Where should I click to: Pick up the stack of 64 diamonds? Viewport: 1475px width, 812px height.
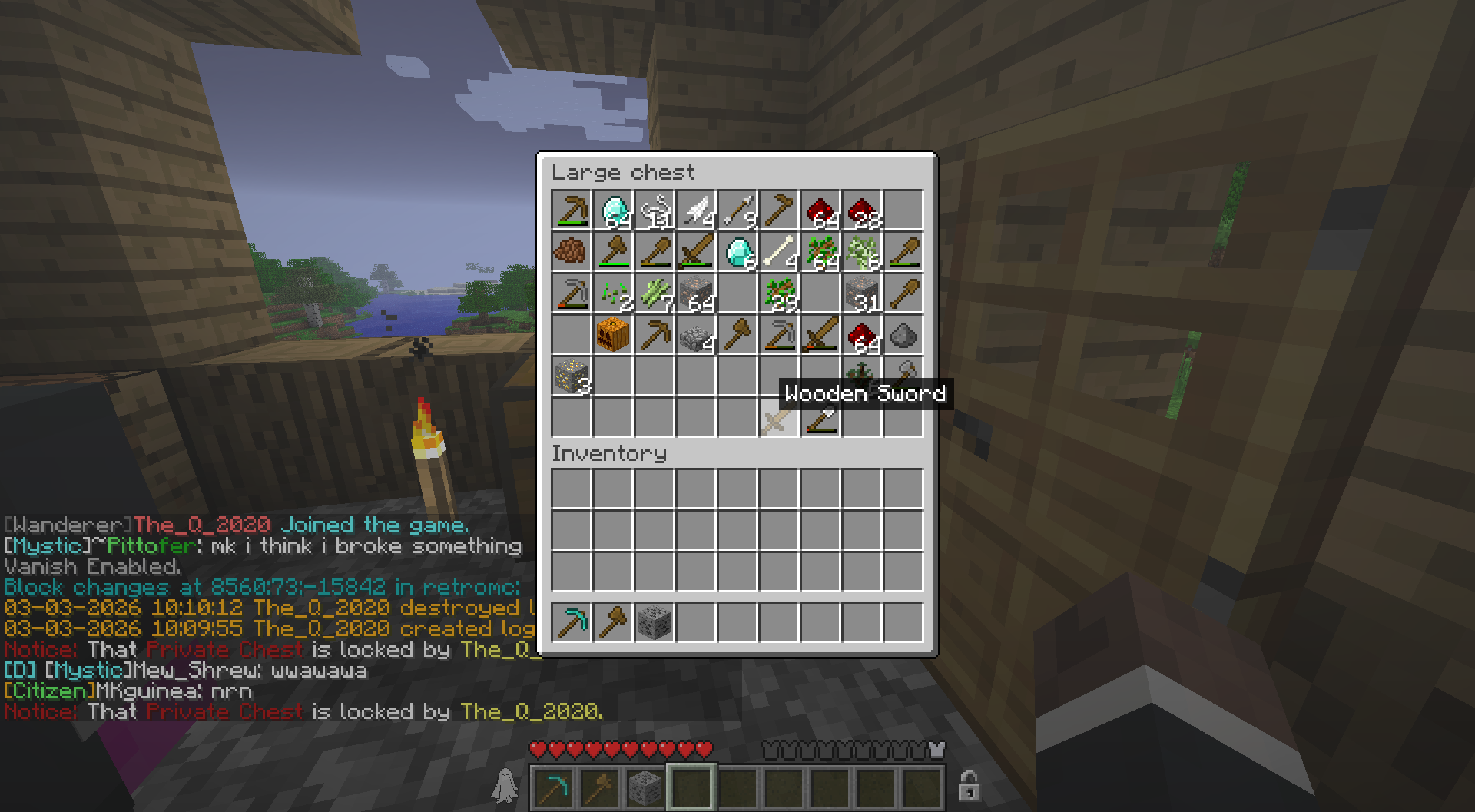pos(613,210)
